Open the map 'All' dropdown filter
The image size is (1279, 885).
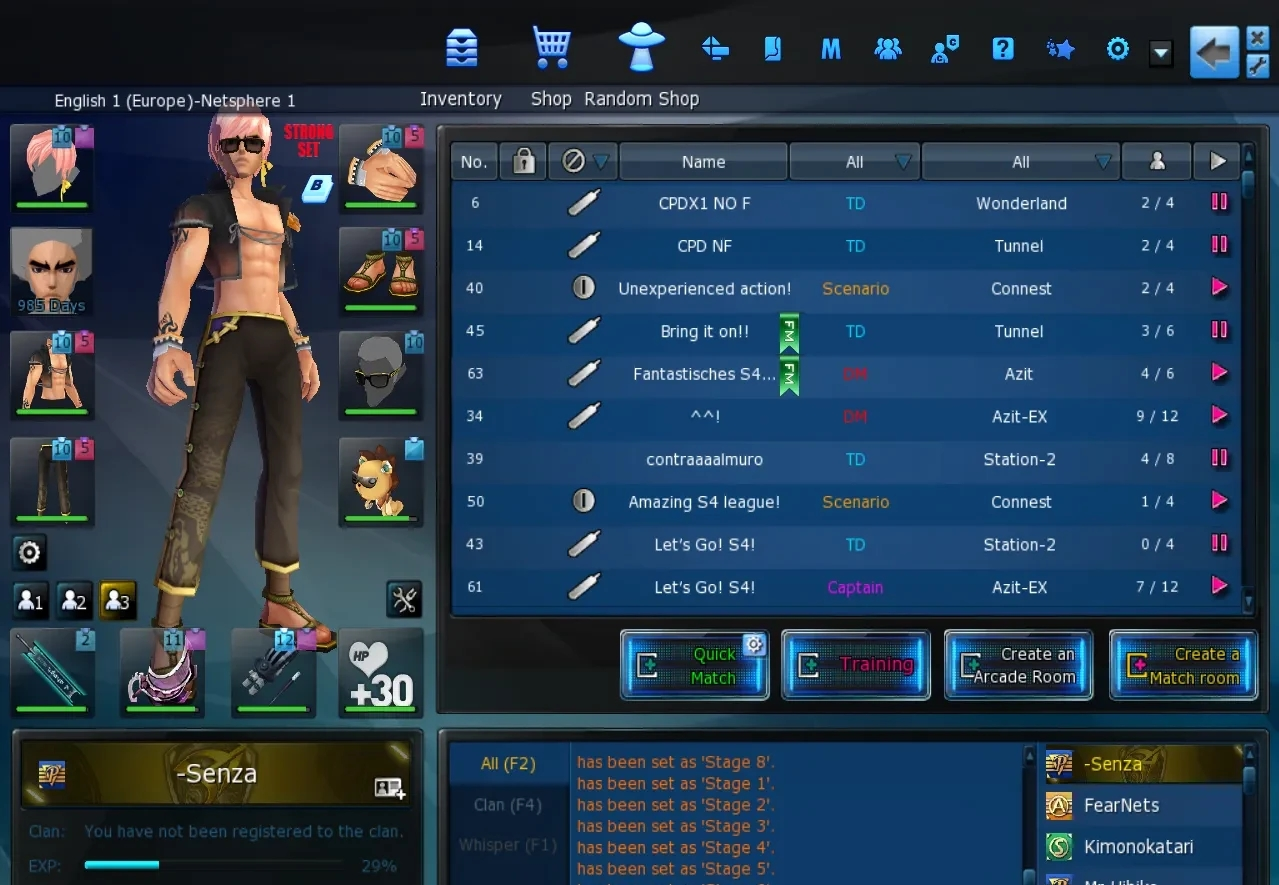(x=1021, y=162)
